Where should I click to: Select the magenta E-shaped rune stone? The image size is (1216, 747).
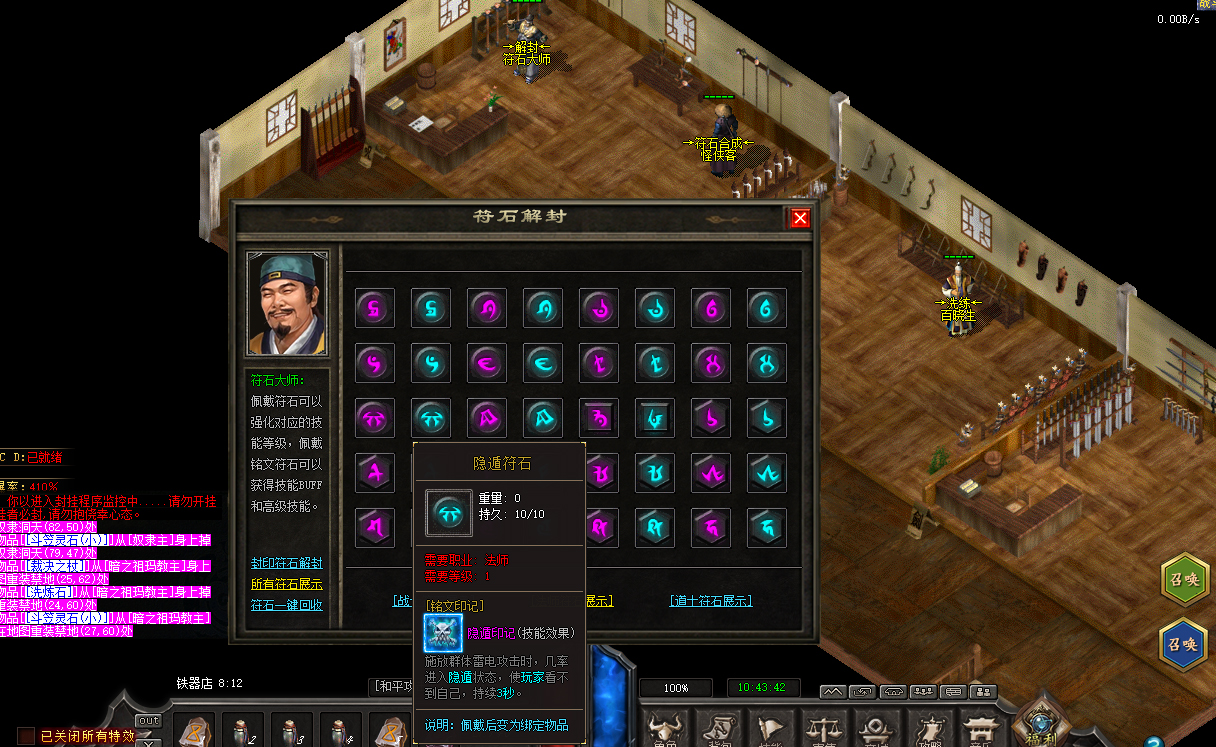tap(487, 363)
